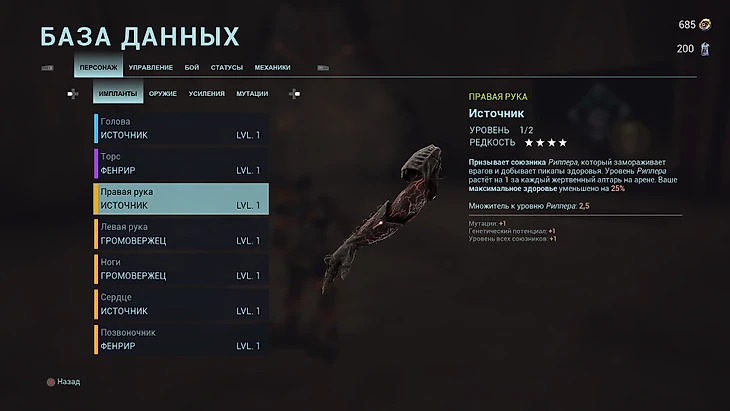This screenshot has height=411, width=730.
Task: Select the Голова implant row
Action: (181, 128)
